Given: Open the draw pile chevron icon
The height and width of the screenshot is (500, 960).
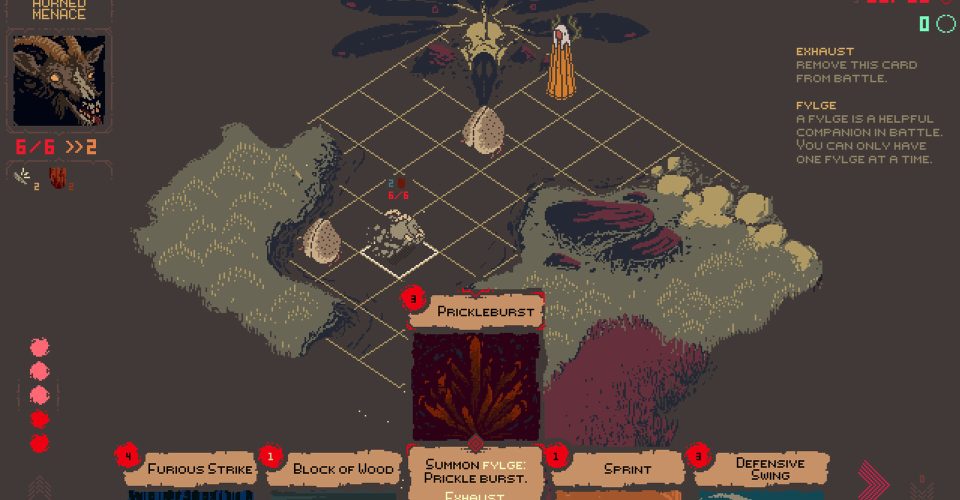Looking at the screenshot, I should [40, 489].
